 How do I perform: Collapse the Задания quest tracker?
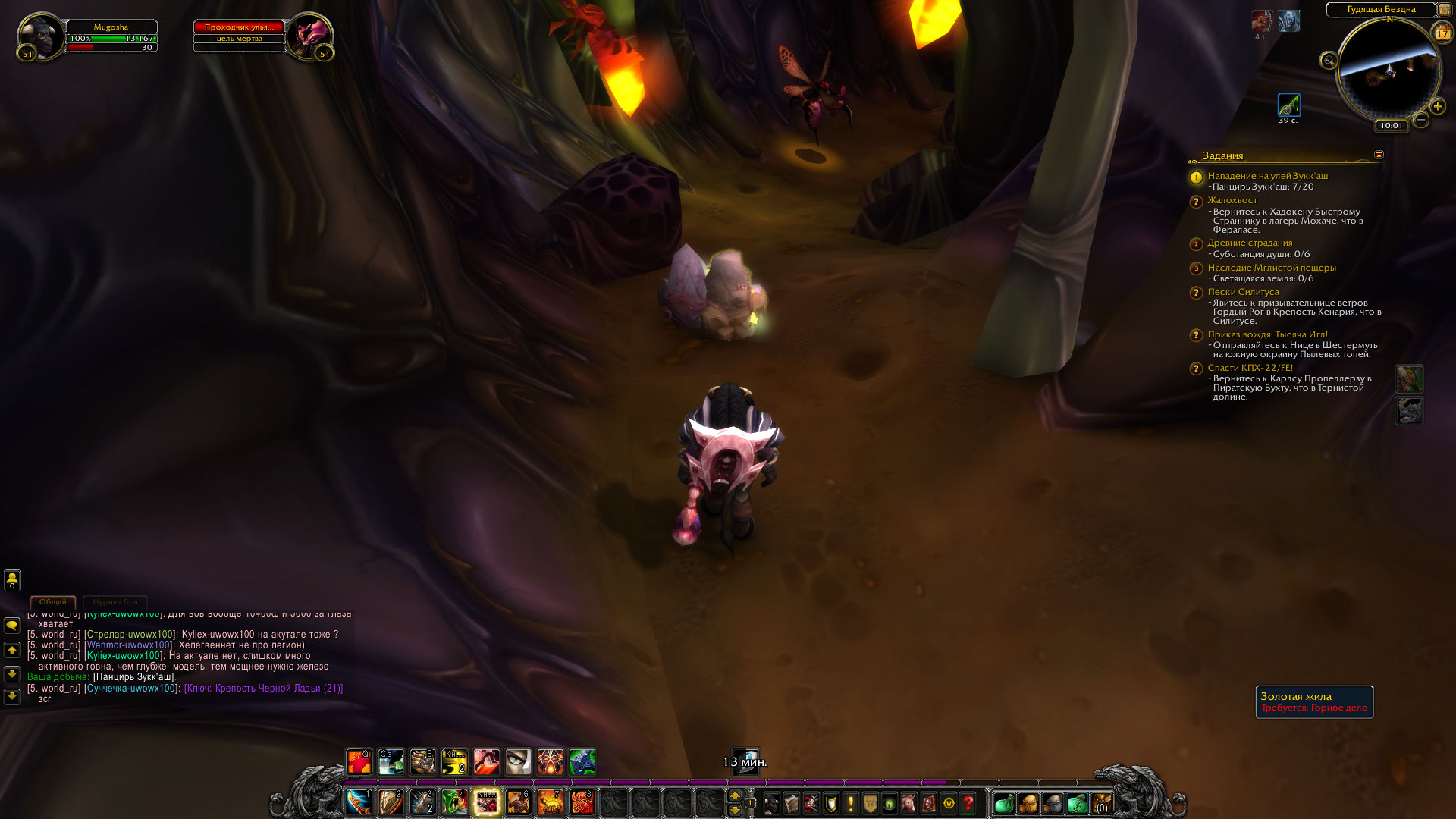click(x=1379, y=155)
